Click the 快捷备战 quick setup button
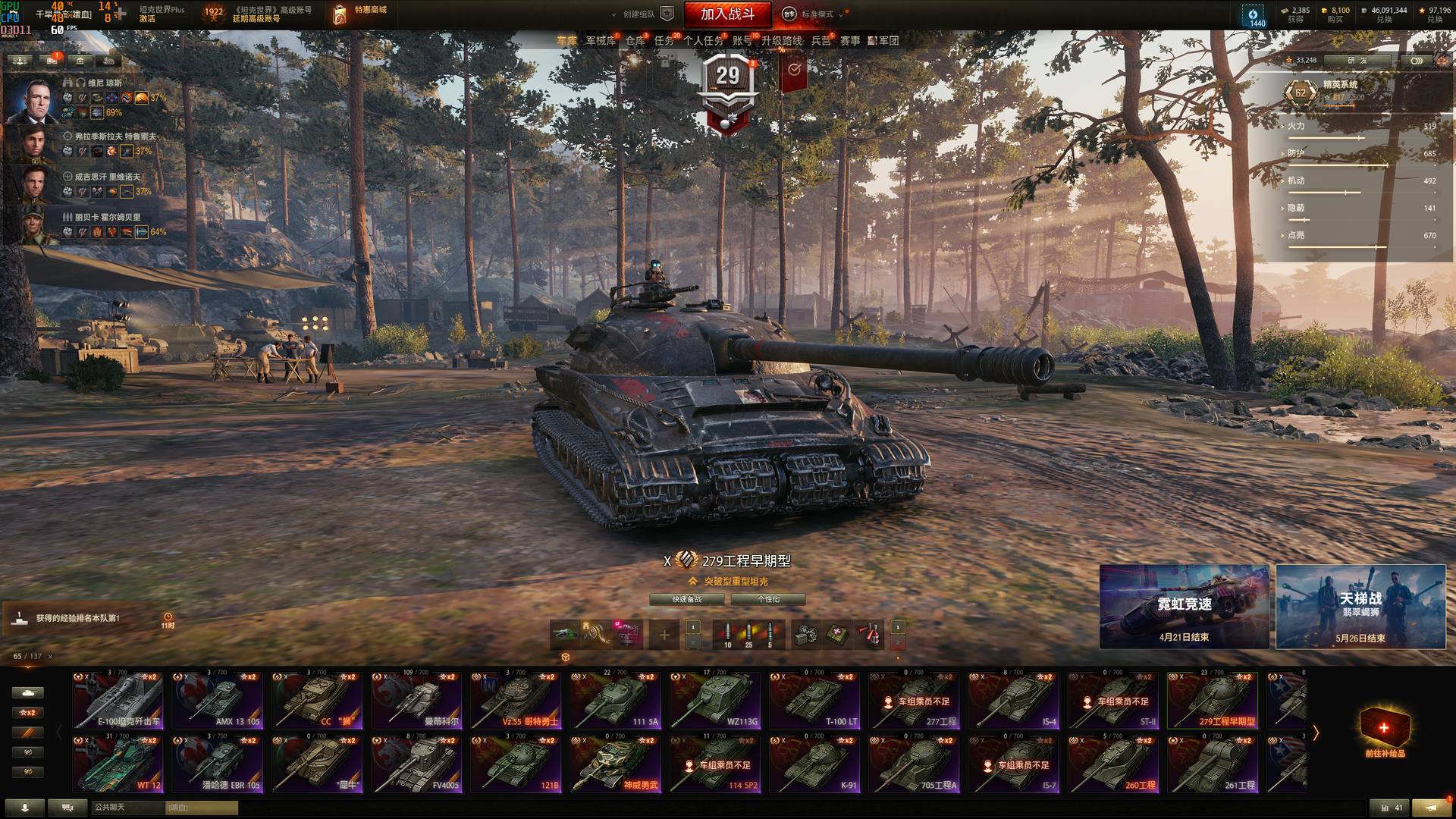 tap(687, 599)
